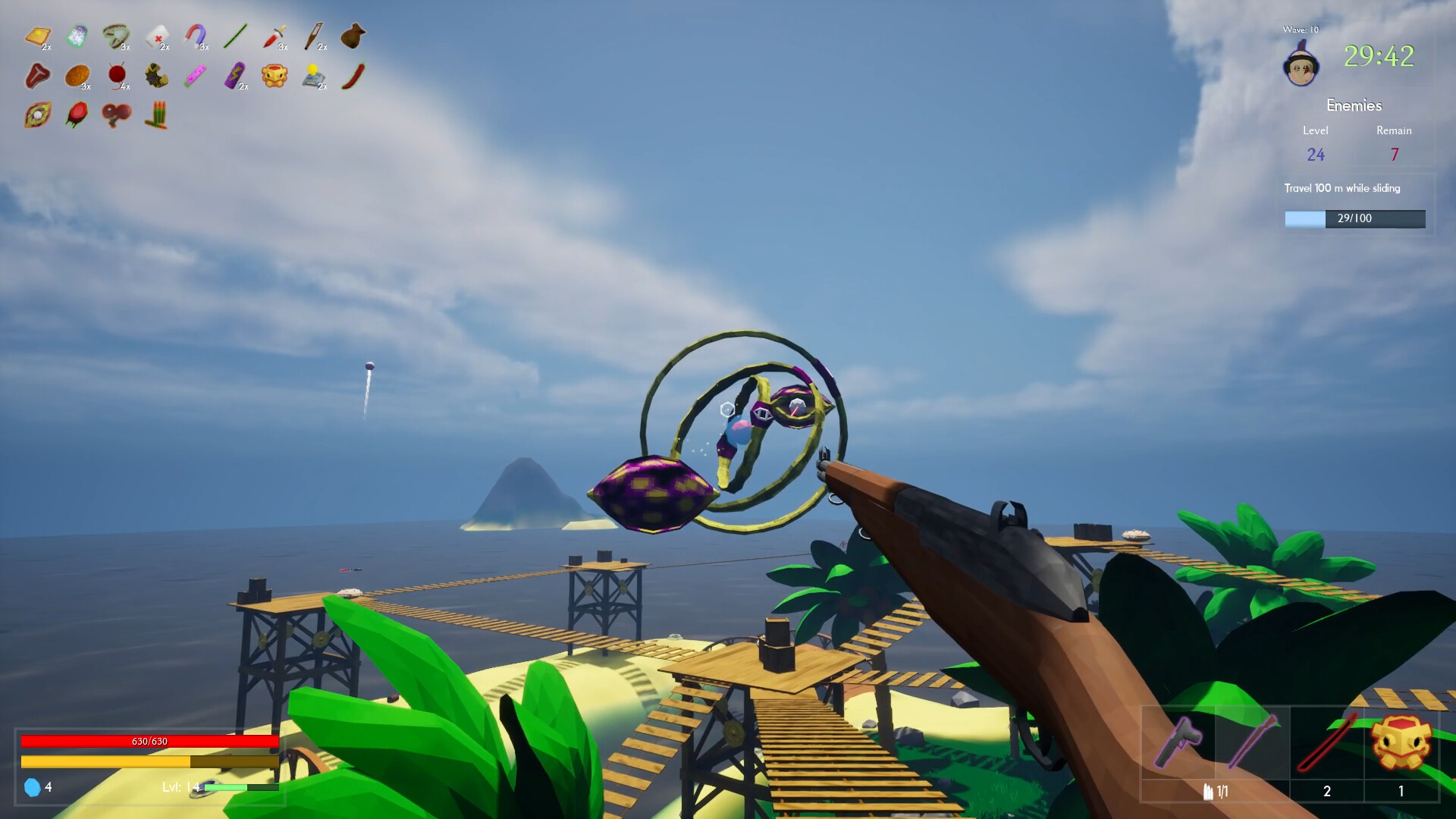Screen dimensions: 1456x819
Task: Click the red chili pepper item
Action: pyautogui.click(x=353, y=77)
